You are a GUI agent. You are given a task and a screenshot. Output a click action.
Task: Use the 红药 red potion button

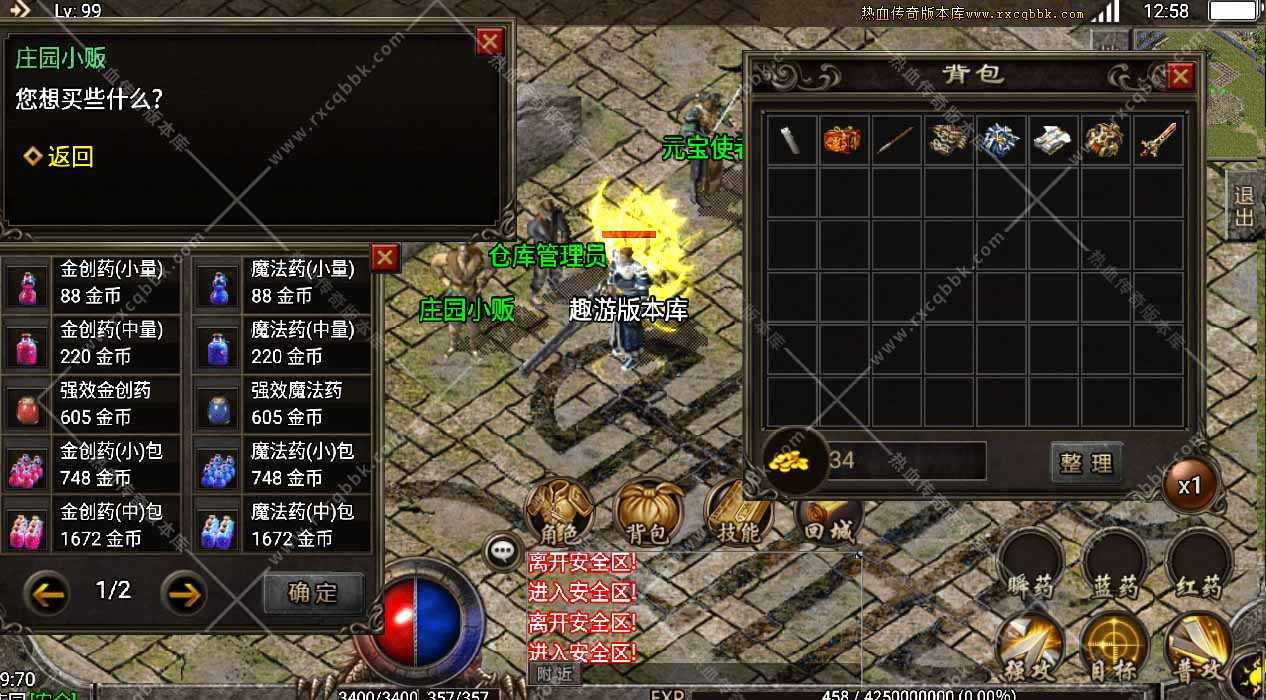coord(1198,566)
